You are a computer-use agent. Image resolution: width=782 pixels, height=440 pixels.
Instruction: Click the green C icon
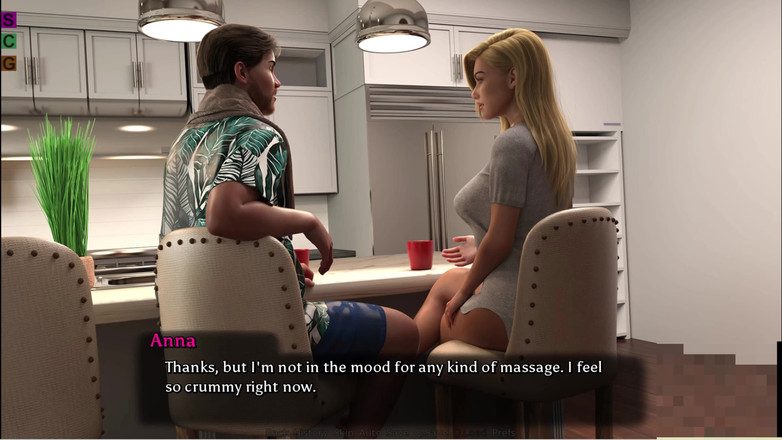(x=9, y=41)
